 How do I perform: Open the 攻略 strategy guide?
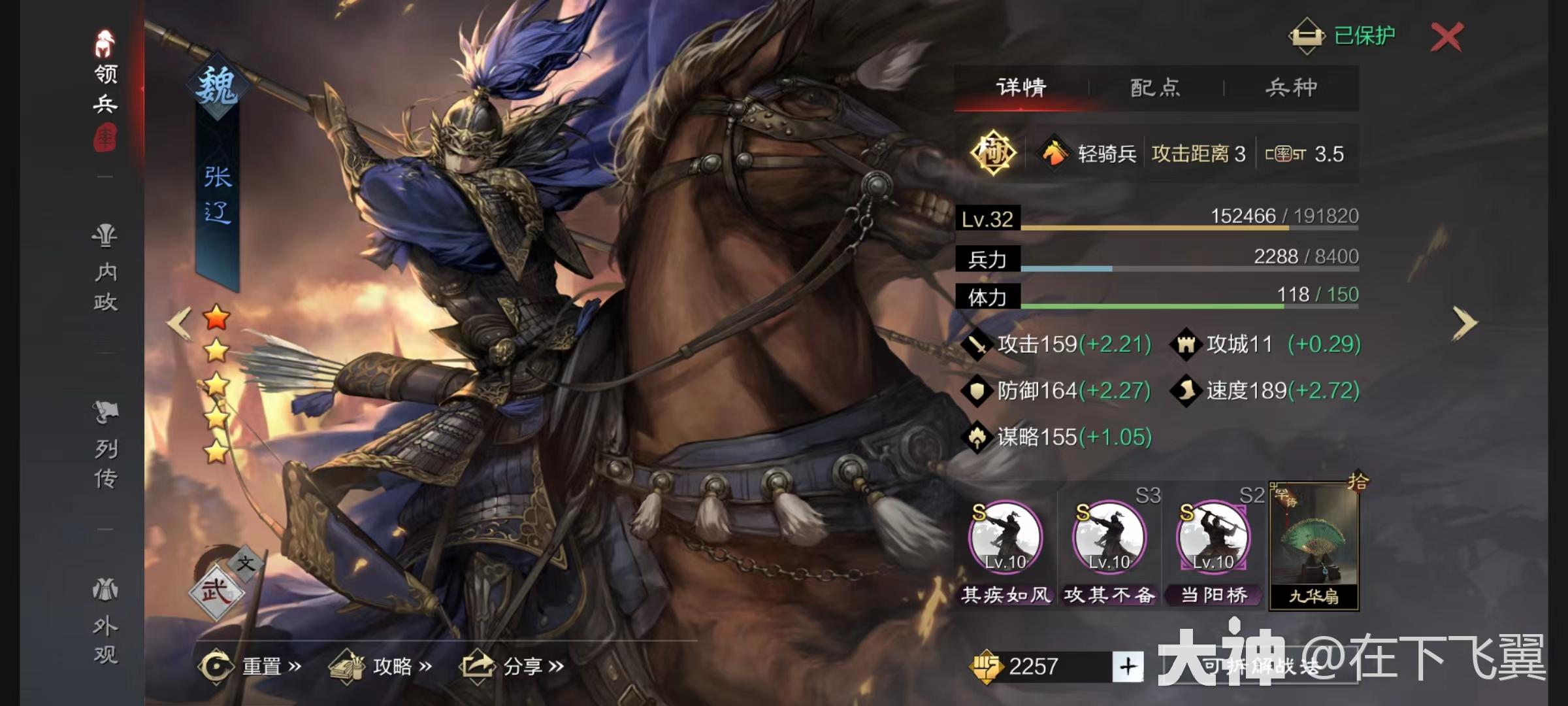tap(381, 666)
